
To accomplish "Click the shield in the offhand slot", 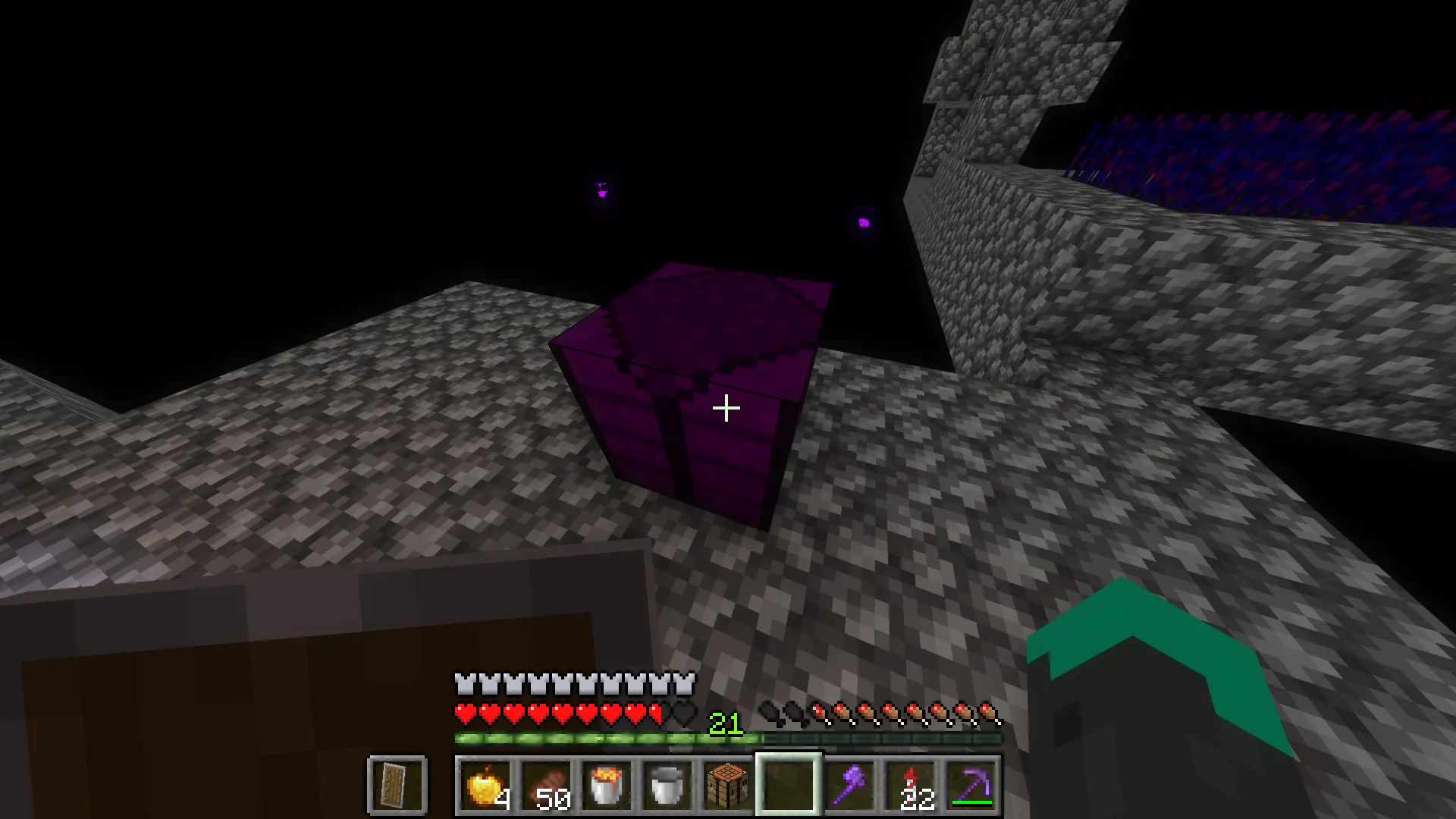I will [x=397, y=785].
